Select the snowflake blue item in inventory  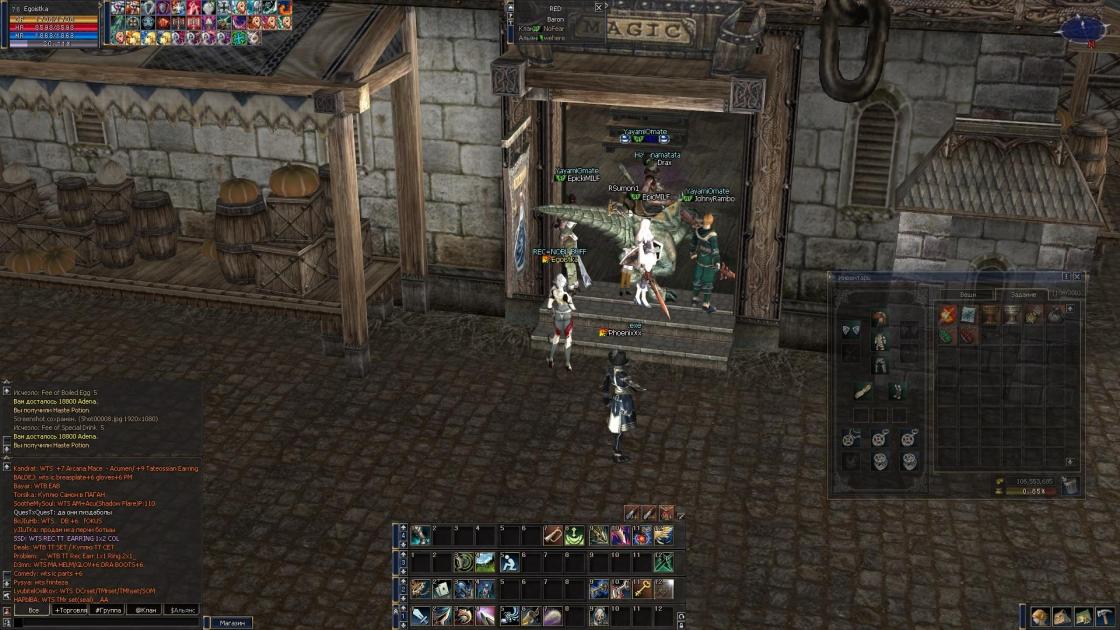click(x=968, y=315)
